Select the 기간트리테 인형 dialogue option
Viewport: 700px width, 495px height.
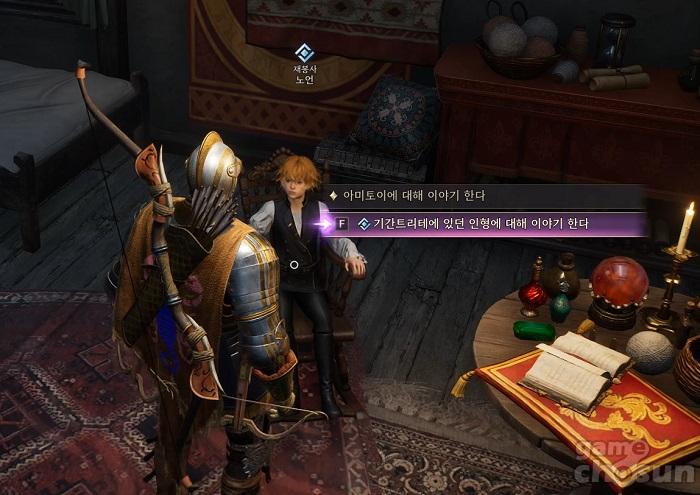click(x=480, y=224)
